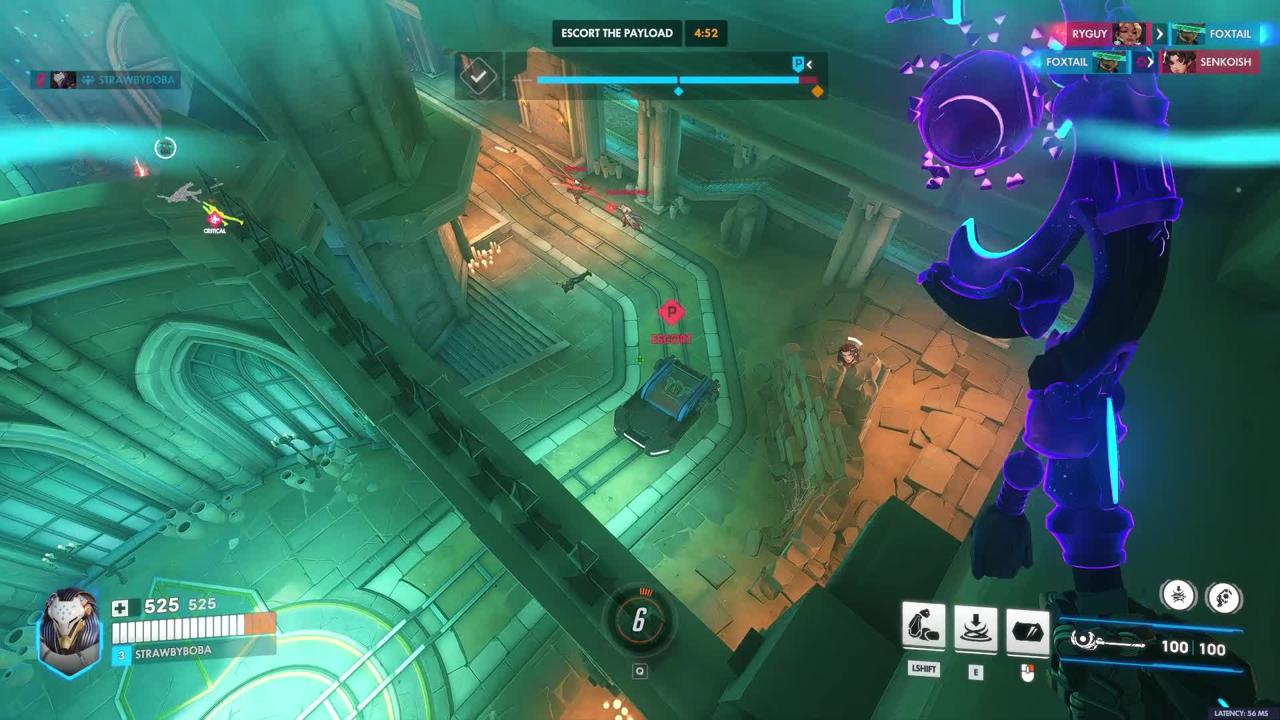Trigger the Void Barrier ability icon
This screenshot has height=720, width=1280.
point(1027,631)
